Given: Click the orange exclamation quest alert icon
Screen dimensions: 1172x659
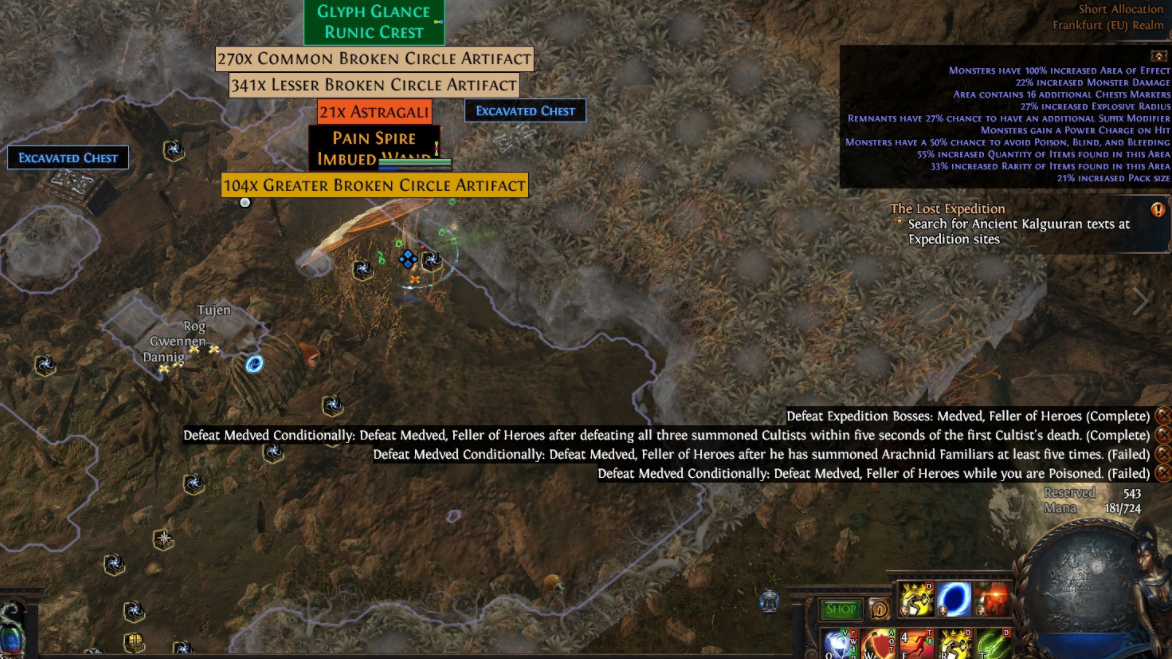Looking at the screenshot, I should [x=1158, y=210].
